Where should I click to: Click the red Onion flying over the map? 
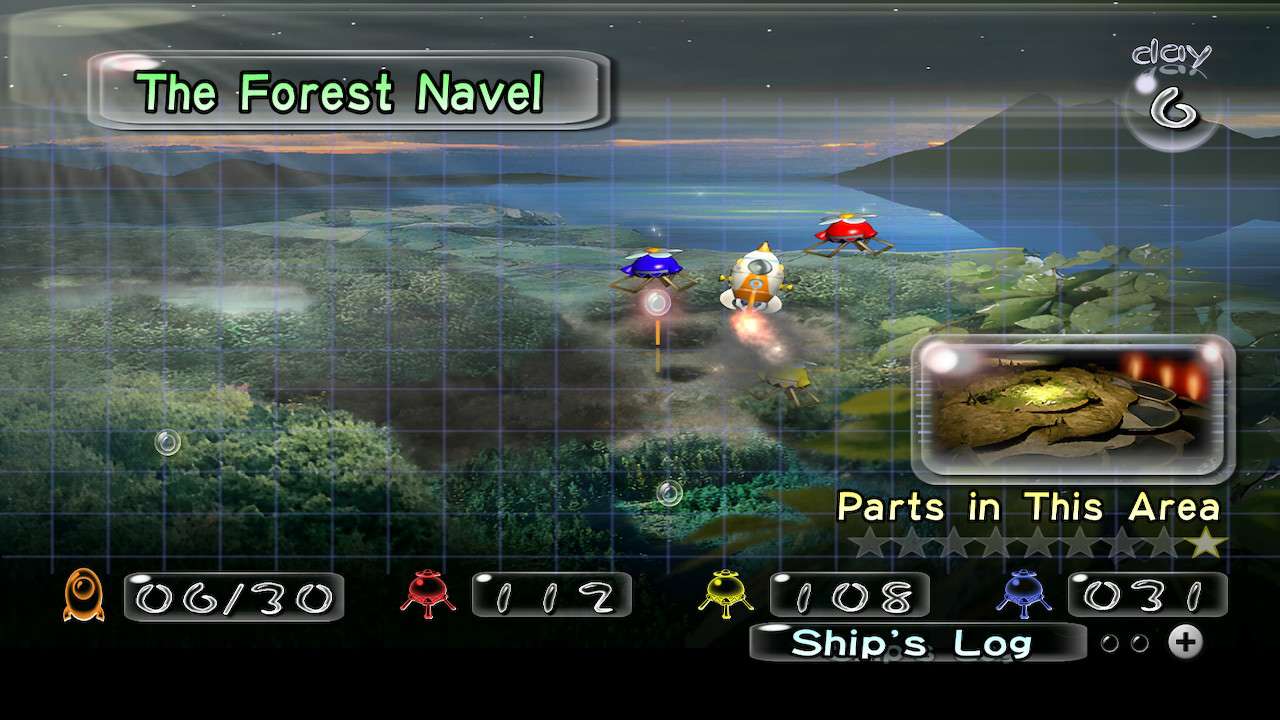coord(845,232)
